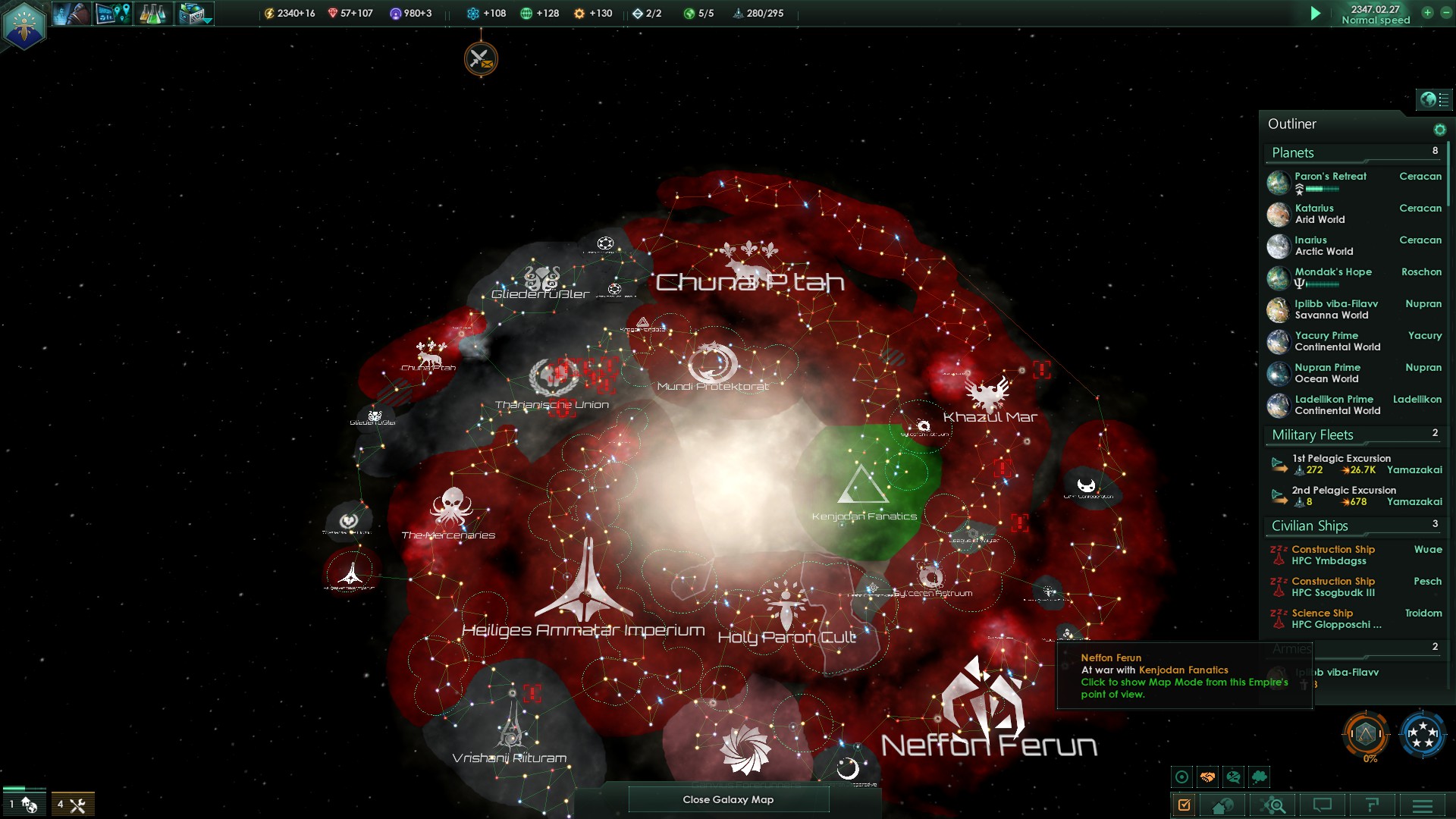Open the crossed-swords war notification
This screenshot has height=819, width=1456.
481,58
